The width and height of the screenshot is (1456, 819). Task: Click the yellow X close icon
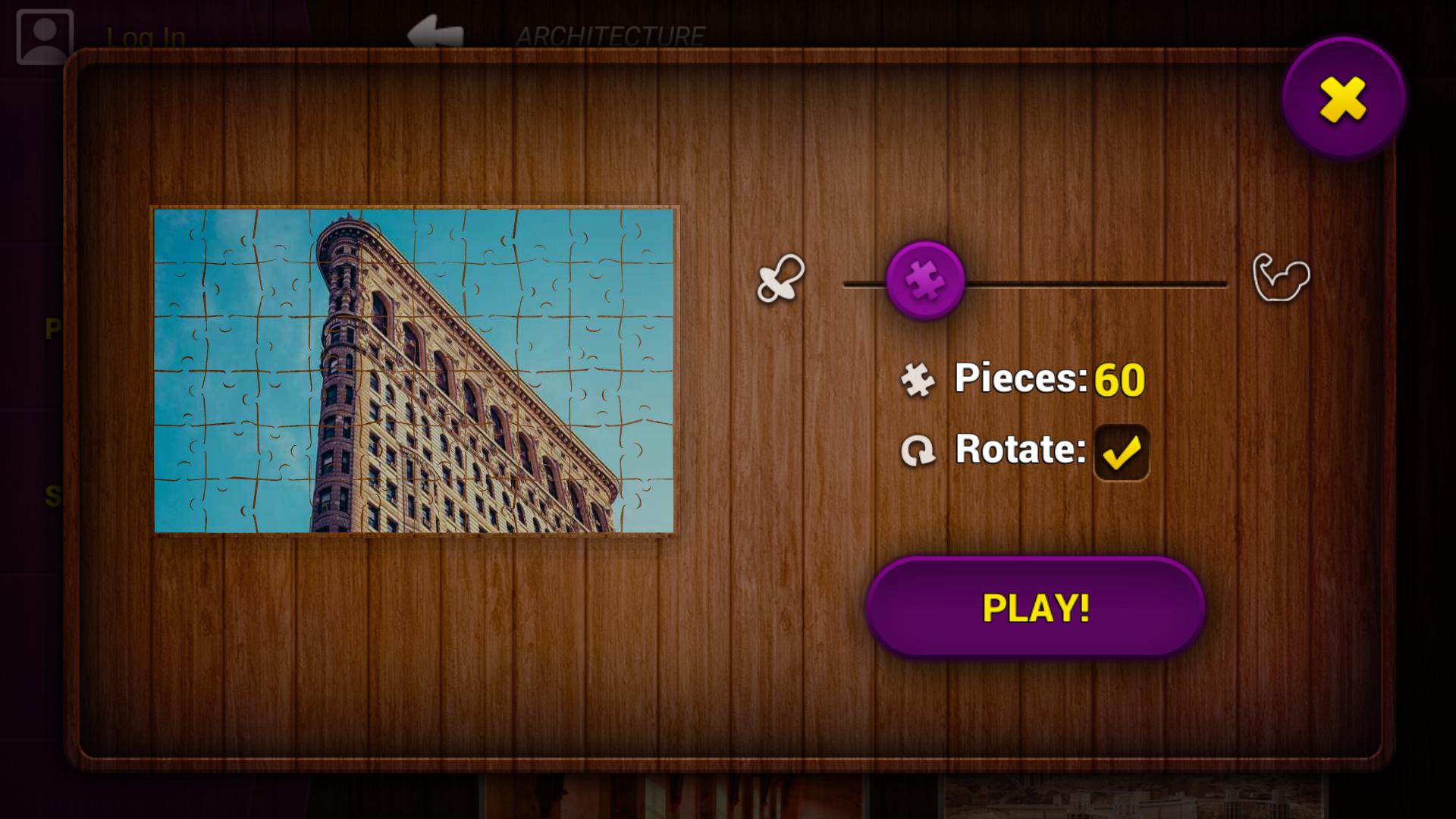coord(1344,98)
